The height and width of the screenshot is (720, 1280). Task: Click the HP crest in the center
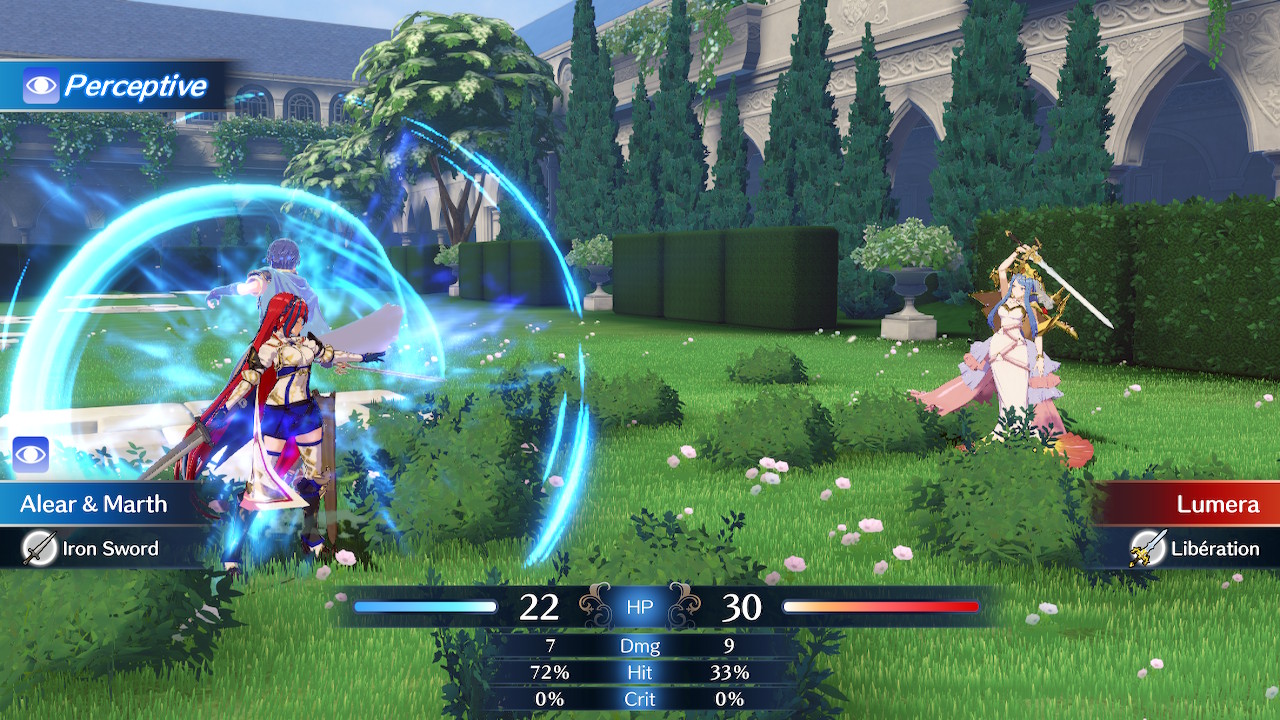(639, 606)
